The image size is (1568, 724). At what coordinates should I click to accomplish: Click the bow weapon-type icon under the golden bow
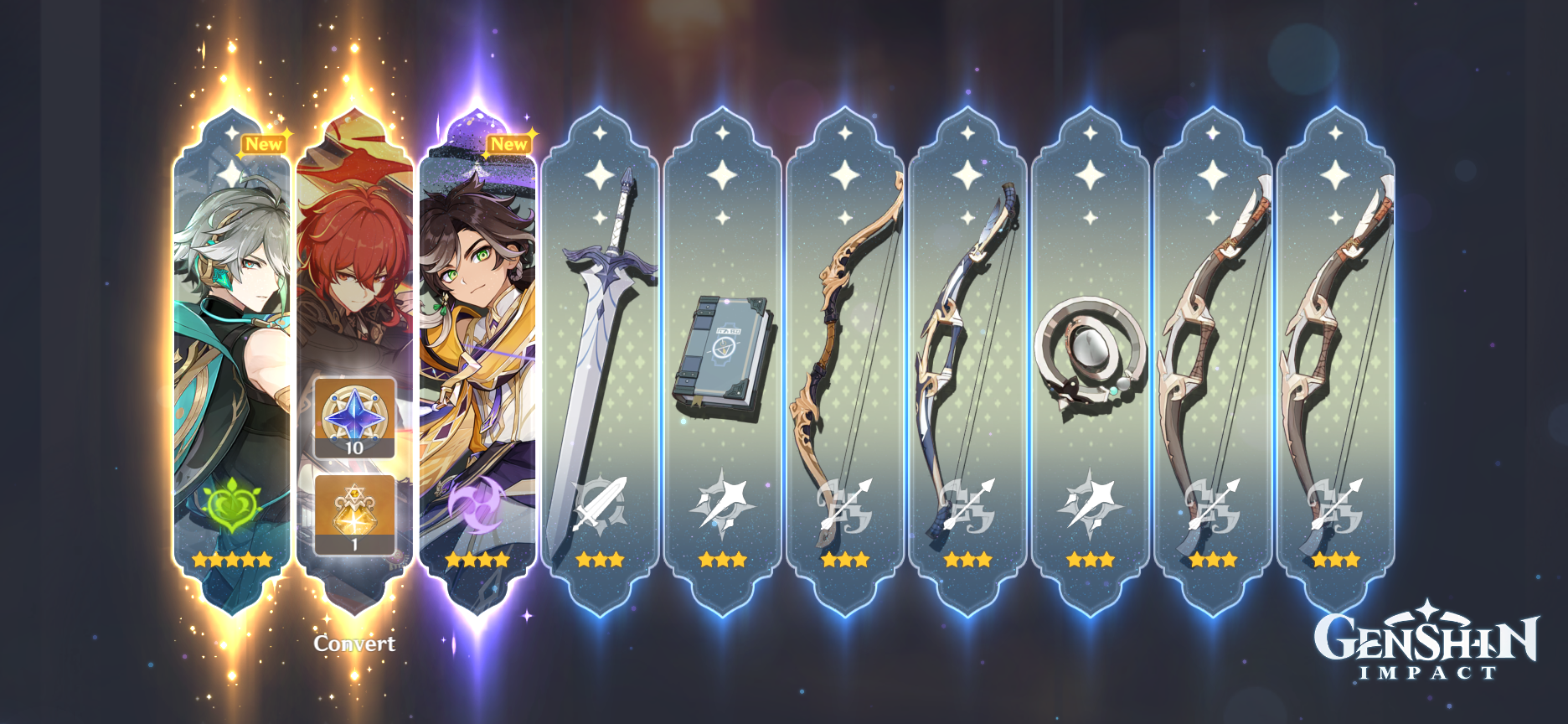pos(846,505)
